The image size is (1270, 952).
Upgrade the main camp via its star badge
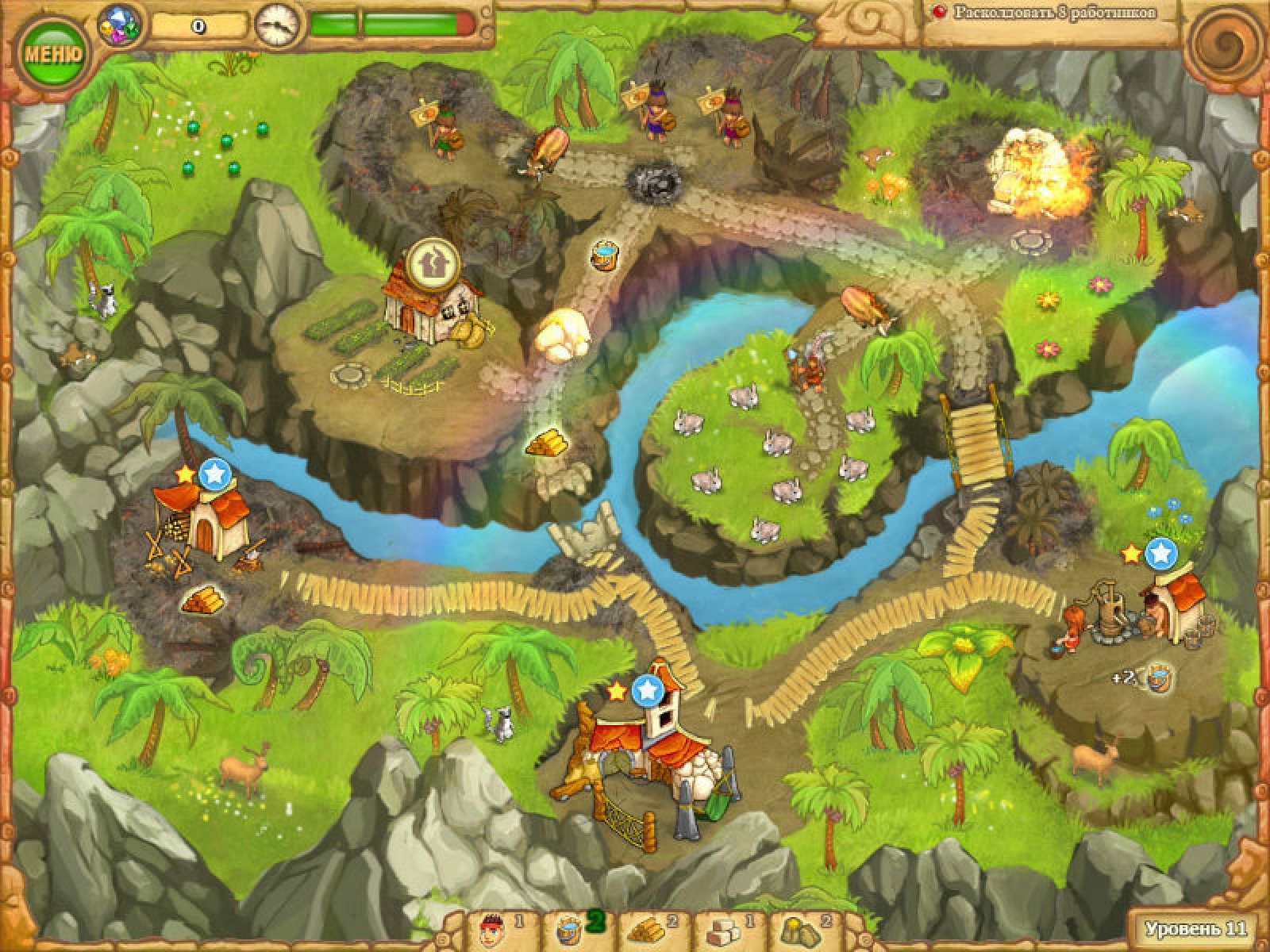648,689
